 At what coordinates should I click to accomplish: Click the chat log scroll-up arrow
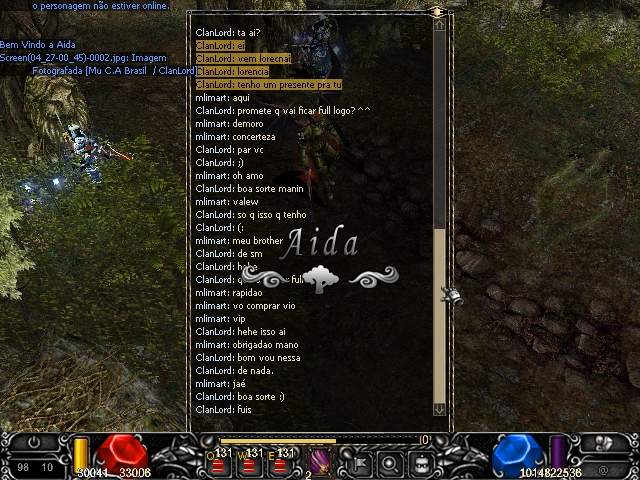tap(439, 27)
